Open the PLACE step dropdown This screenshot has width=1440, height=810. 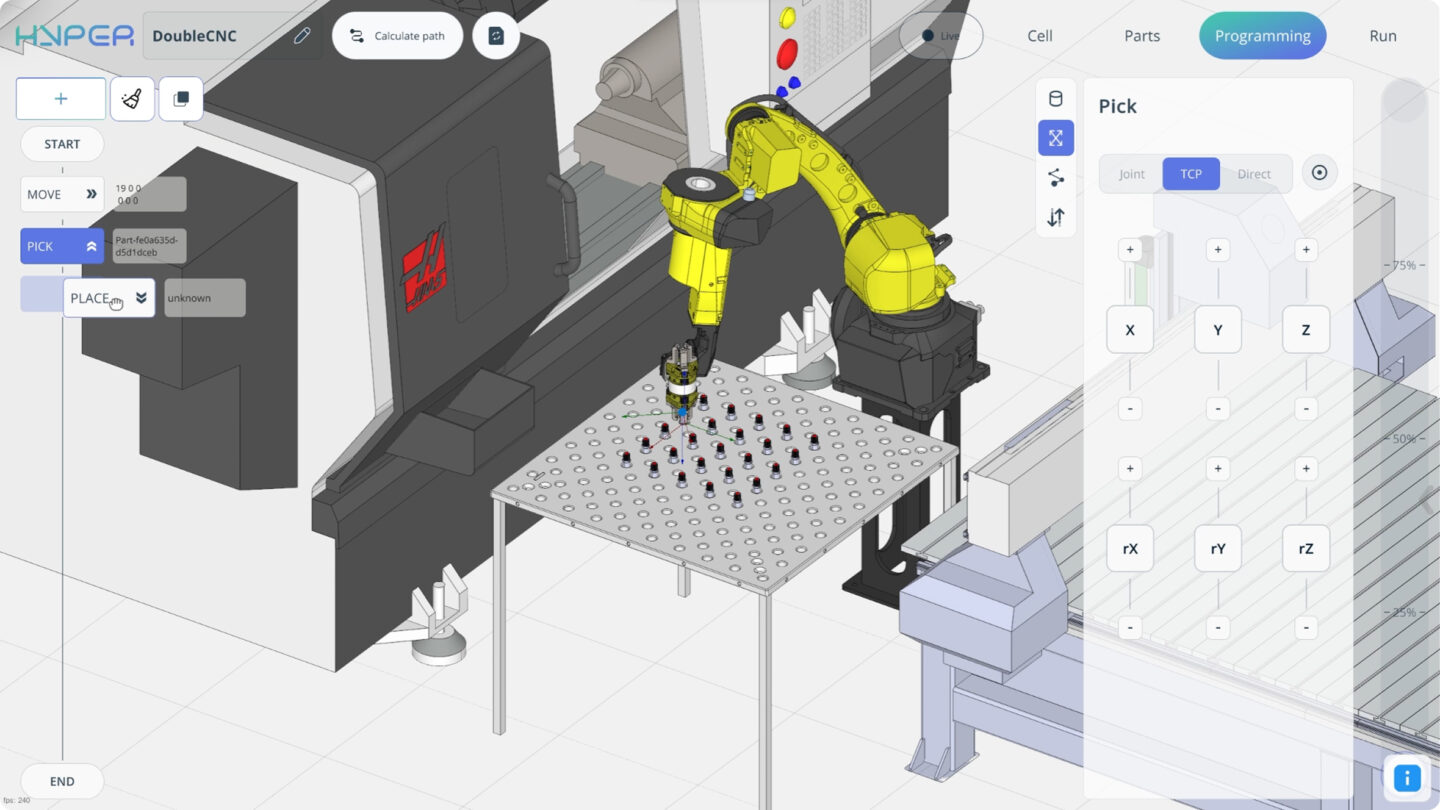[x=140, y=297]
